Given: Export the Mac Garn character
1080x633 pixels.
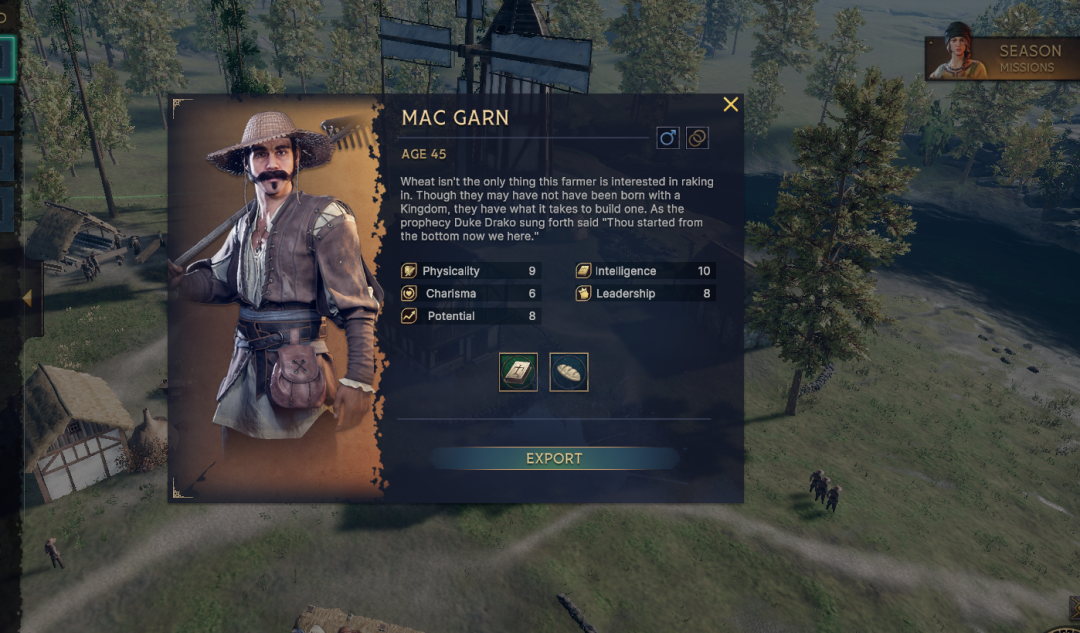Looking at the screenshot, I should tap(554, 458).
